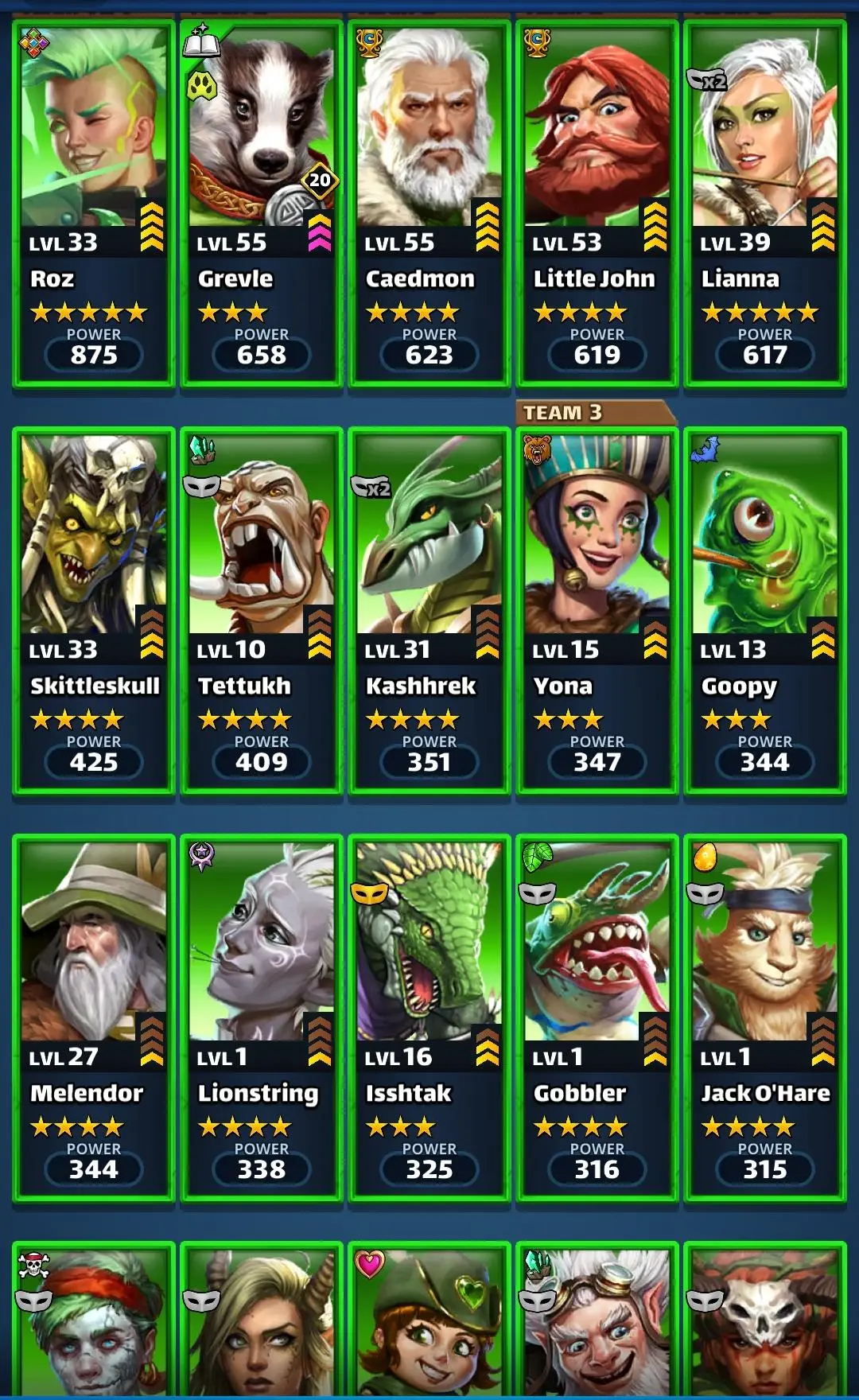The image size is (859, 1400).
Task: Select Lianna's hero card
Action: click(765, 204)
